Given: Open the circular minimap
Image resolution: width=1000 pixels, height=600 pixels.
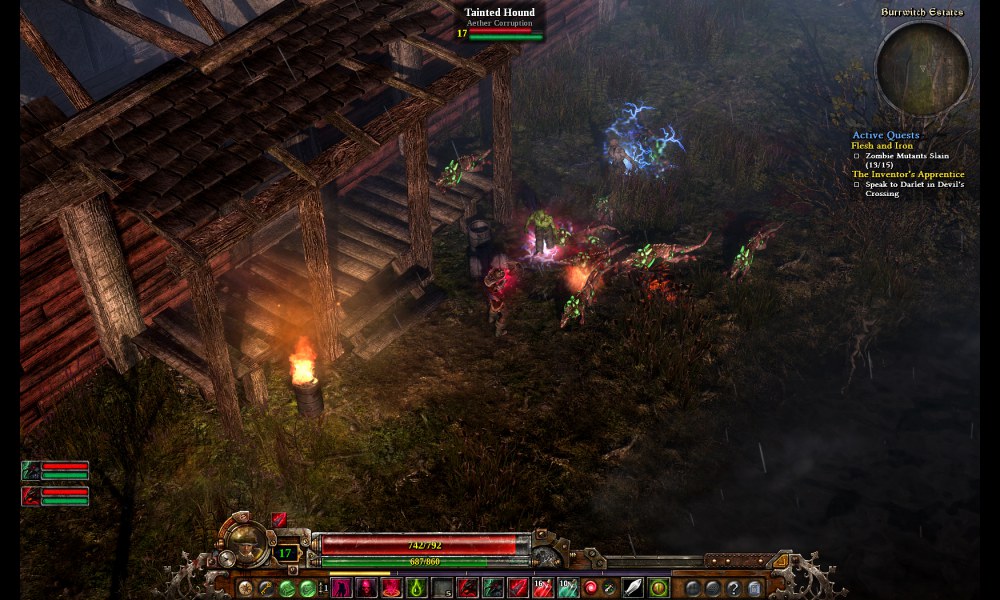Looking at the screenshot, I should click(x=922, y=68).
